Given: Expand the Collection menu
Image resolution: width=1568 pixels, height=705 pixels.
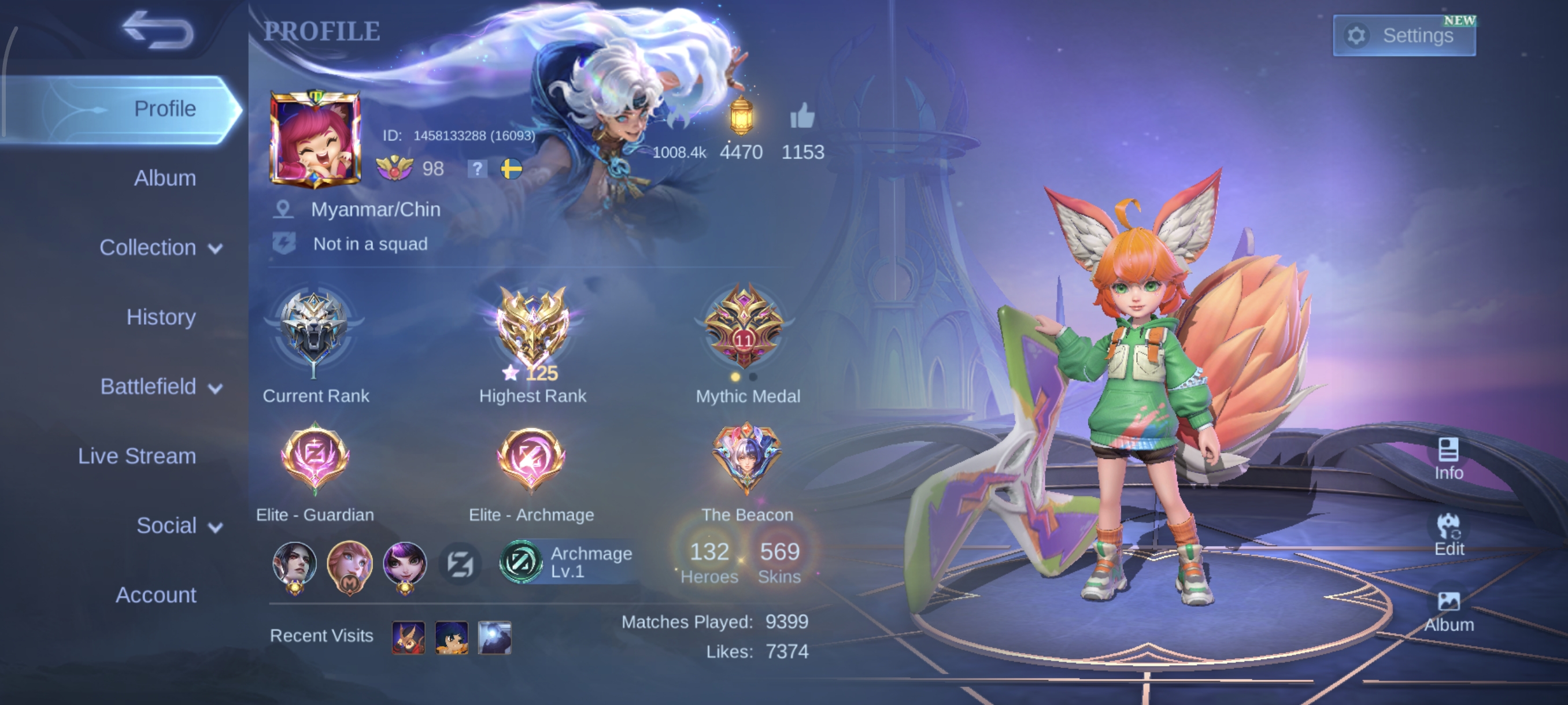Looking at the screenshot, I should pos(161,247).
